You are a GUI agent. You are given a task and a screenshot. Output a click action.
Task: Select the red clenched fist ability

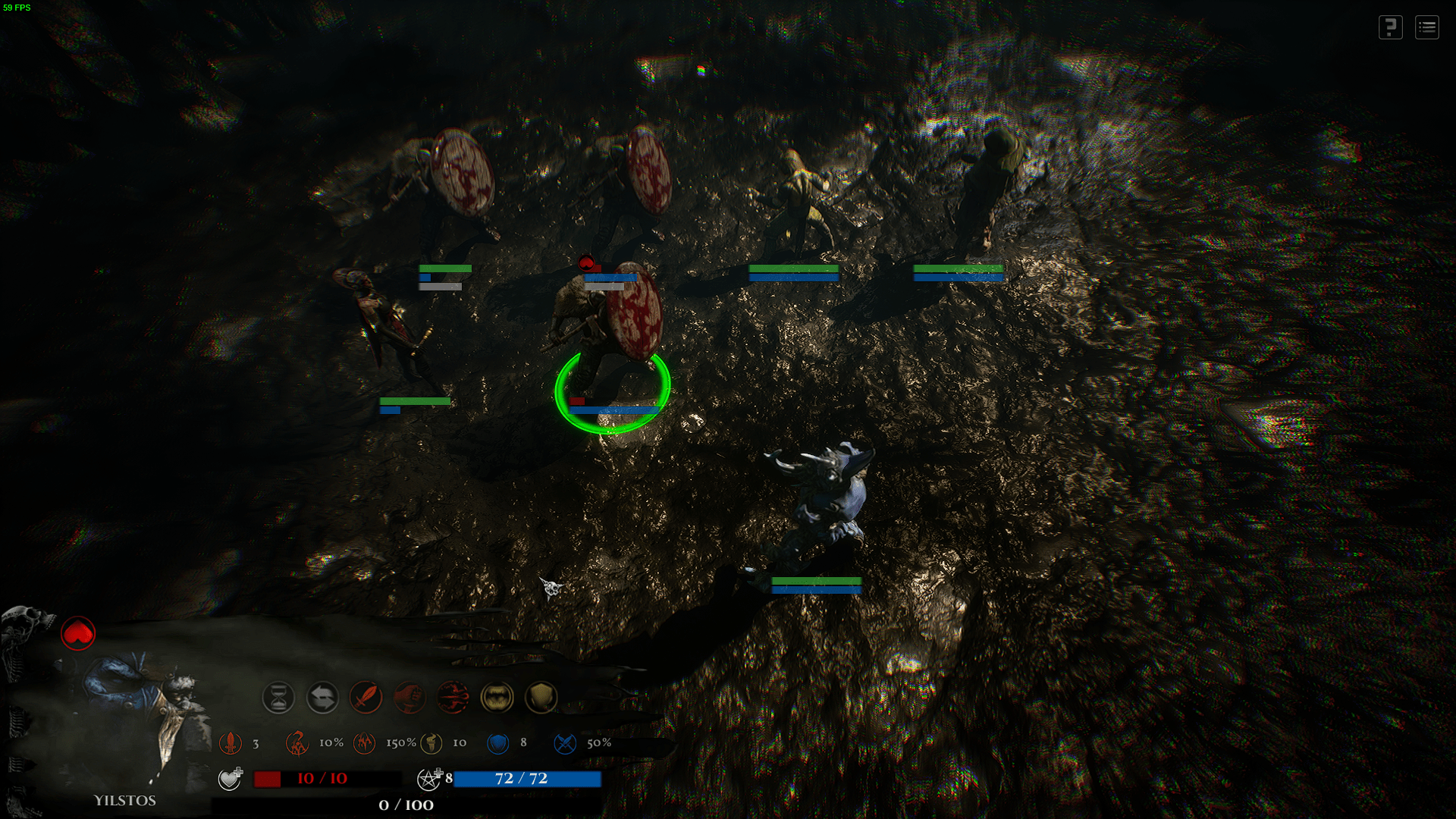tap(409, 697)
